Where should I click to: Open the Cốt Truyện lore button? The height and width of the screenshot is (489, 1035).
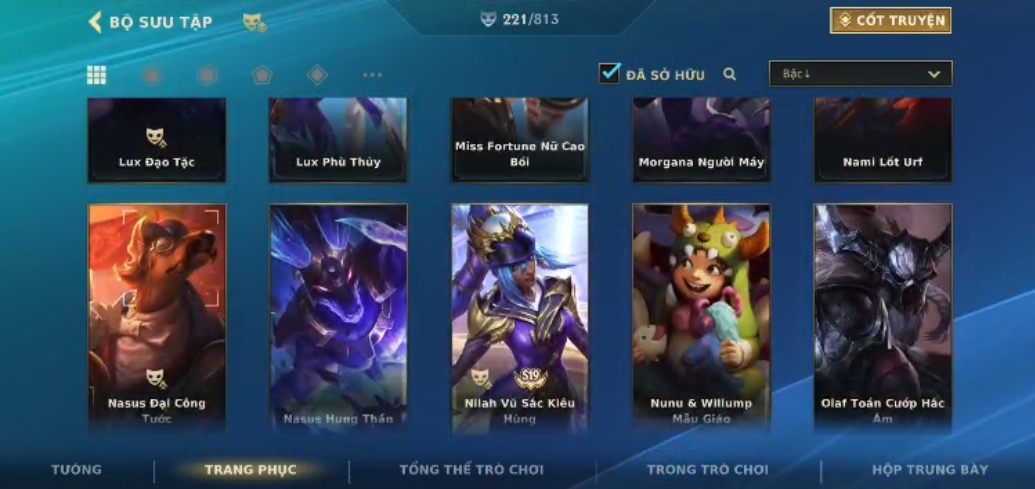tap(890, 20)
